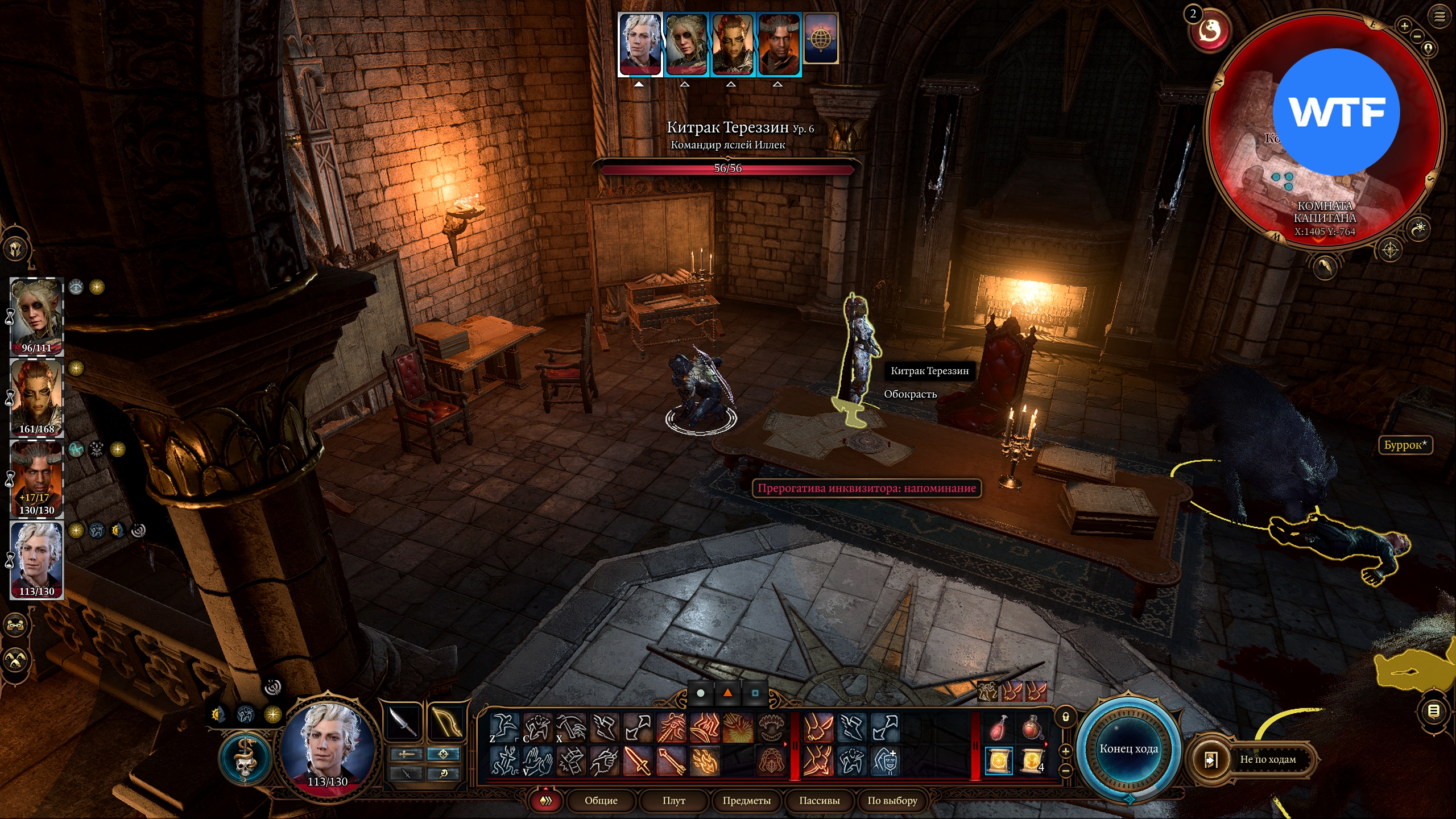Screen dimensions: 1456x819
Task: Select the dagger melee weapon slot
Action: [403, 723]
